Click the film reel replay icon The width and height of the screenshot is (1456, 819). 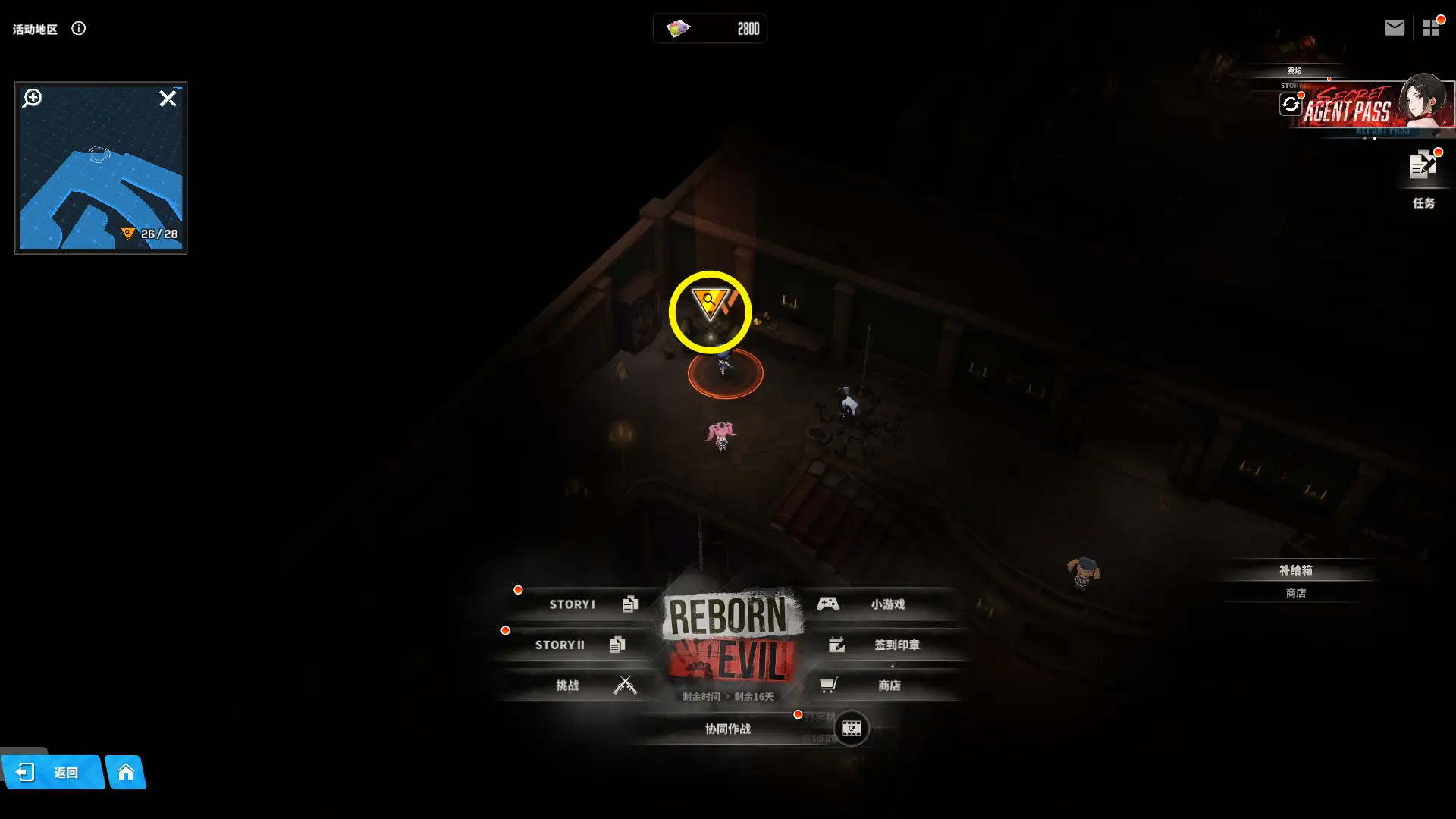852,729
